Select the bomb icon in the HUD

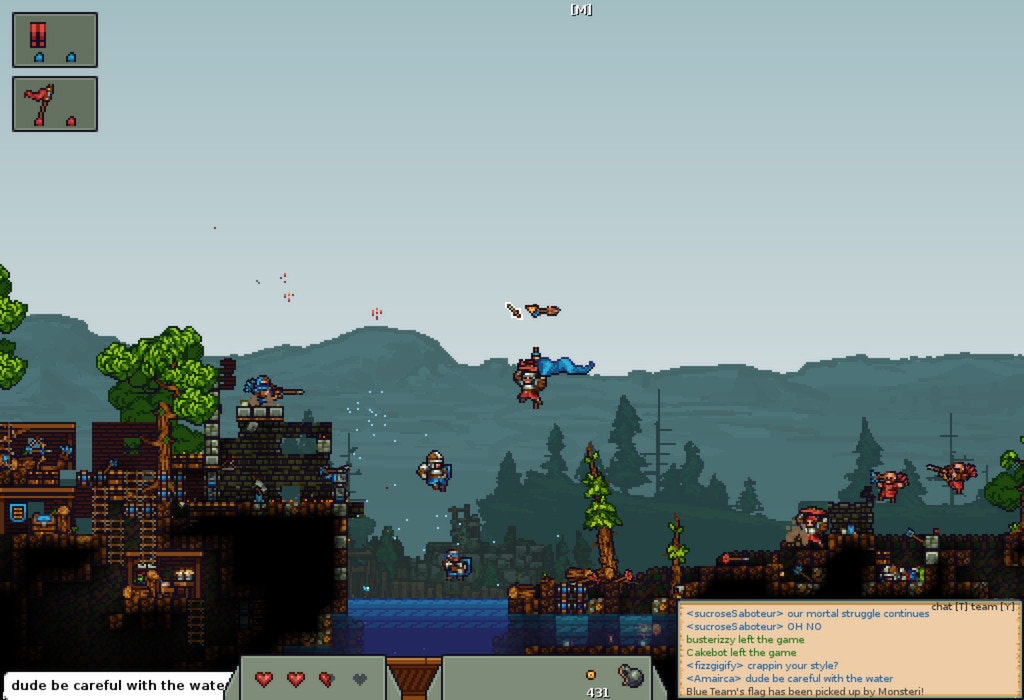point(631,676)
